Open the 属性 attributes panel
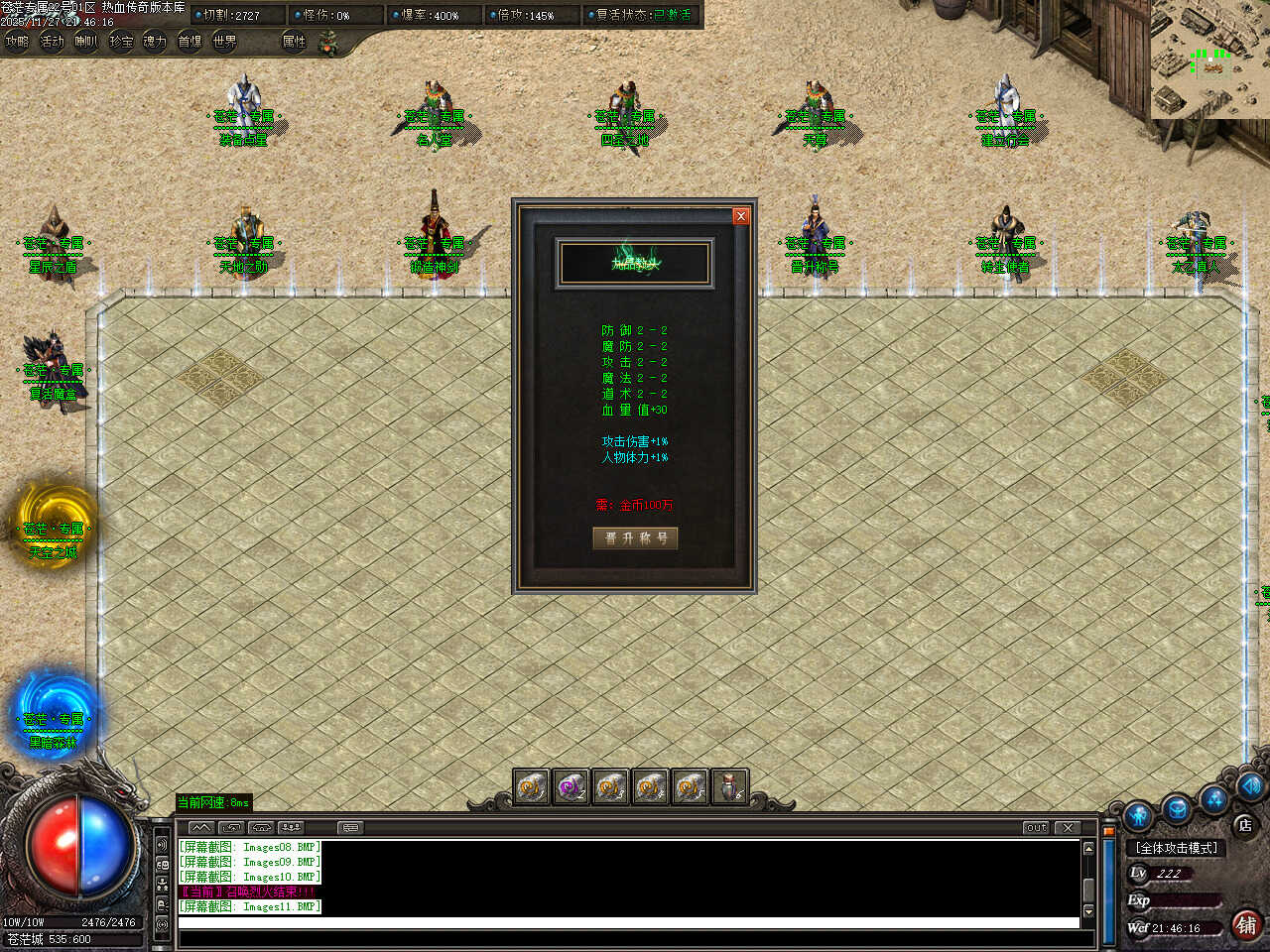This screenshot has width=1270, height=952. coord(294,42)
